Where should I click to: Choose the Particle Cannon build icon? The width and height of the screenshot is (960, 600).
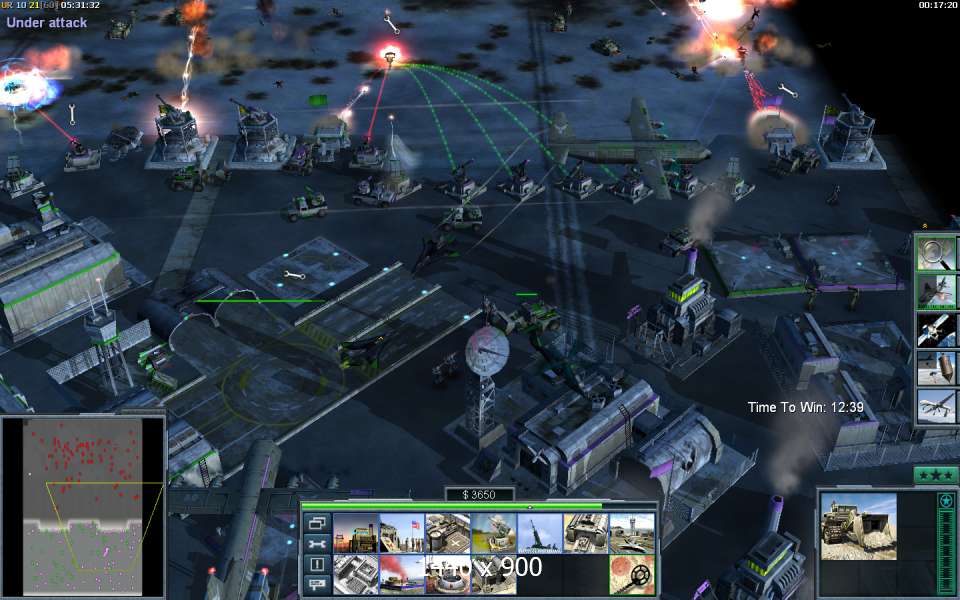point(539,533)
